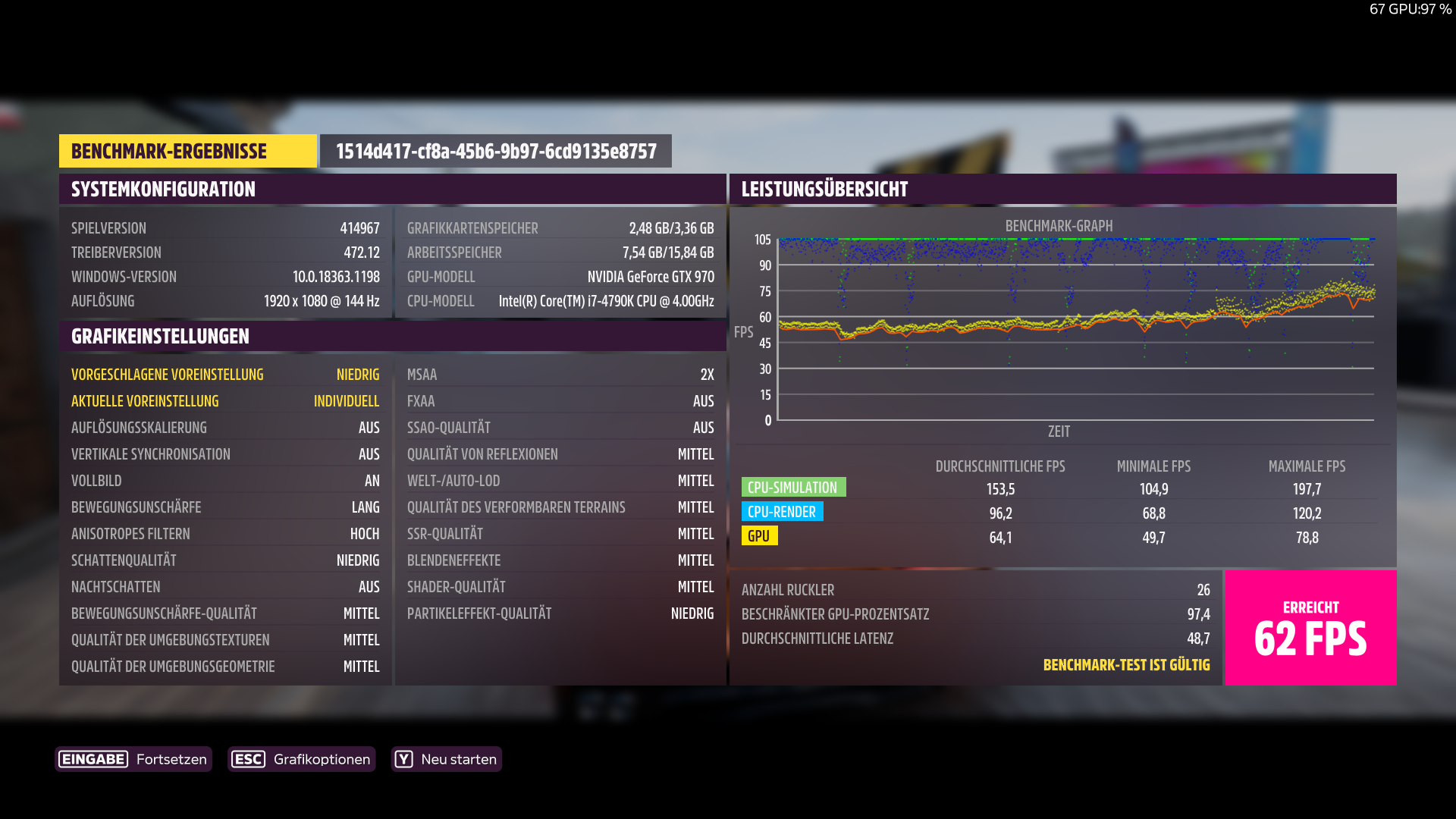Open the ANISOTROPES FILTERN selector
Image resolution: width=1456 pixels, height=819 pixels.
[225, 533]
